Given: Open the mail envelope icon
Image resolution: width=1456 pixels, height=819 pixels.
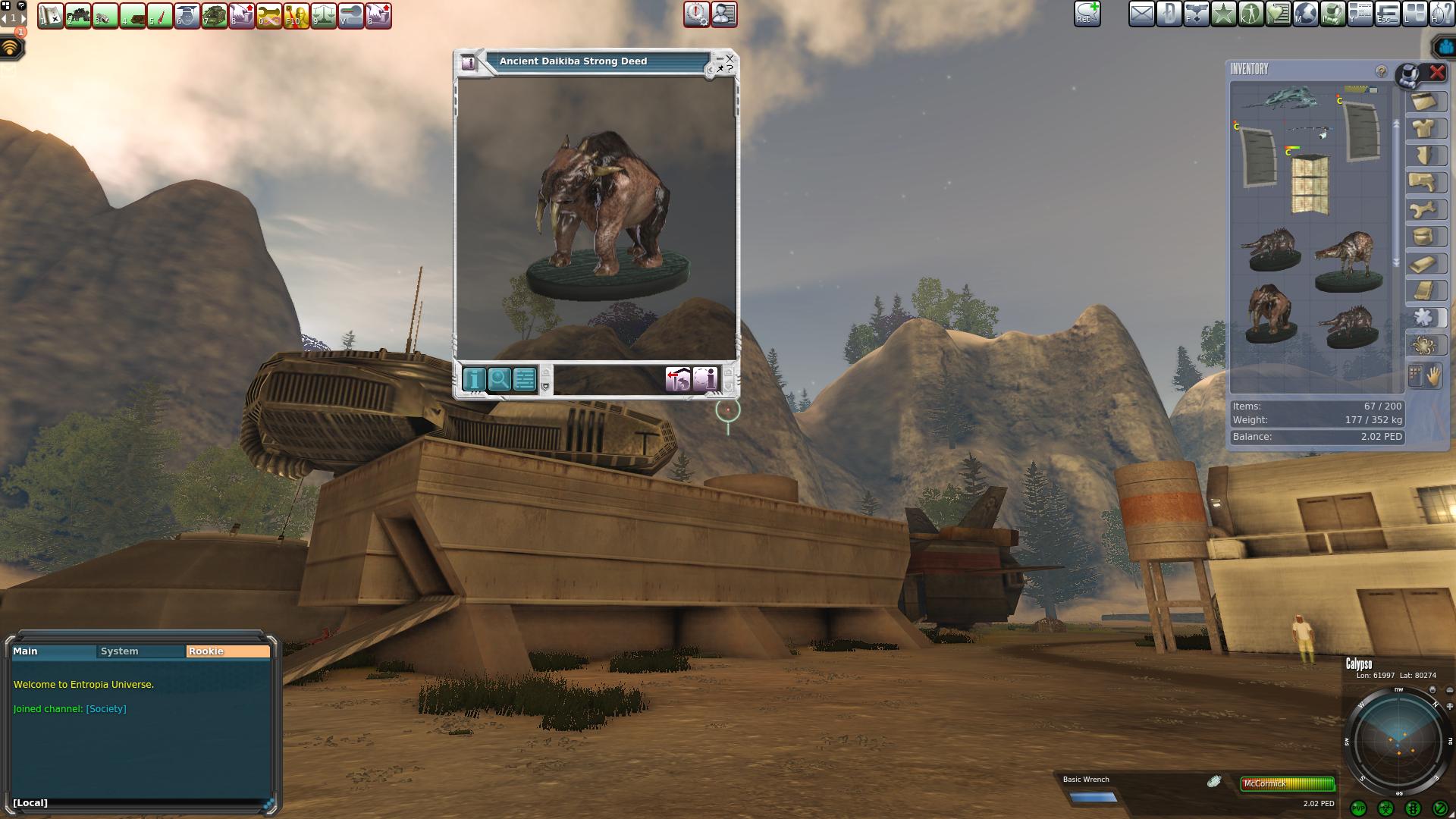Looking at the screenshot, I should point(1141,14).
